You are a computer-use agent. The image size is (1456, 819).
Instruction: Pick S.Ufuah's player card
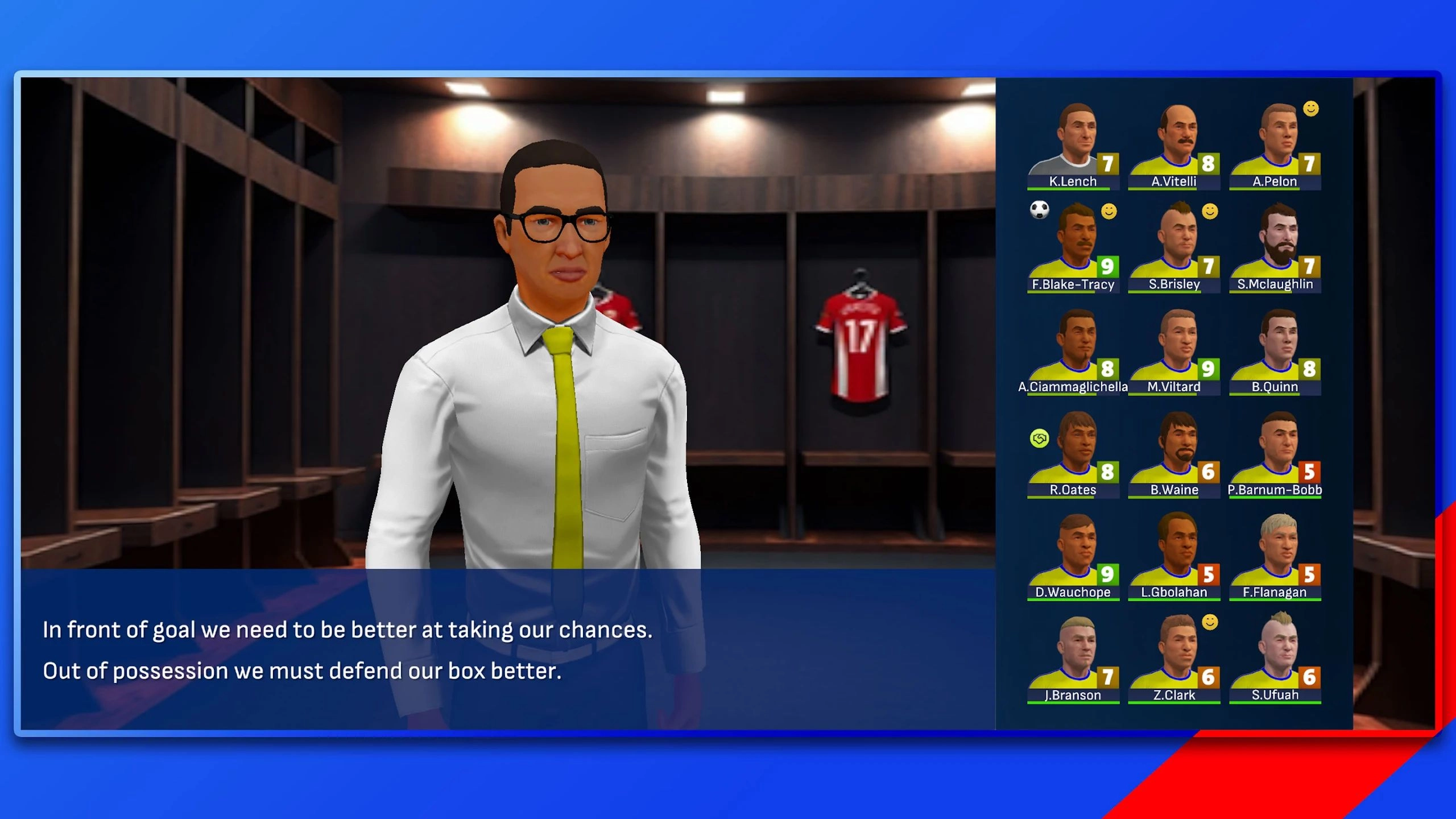coord(1275,659)
